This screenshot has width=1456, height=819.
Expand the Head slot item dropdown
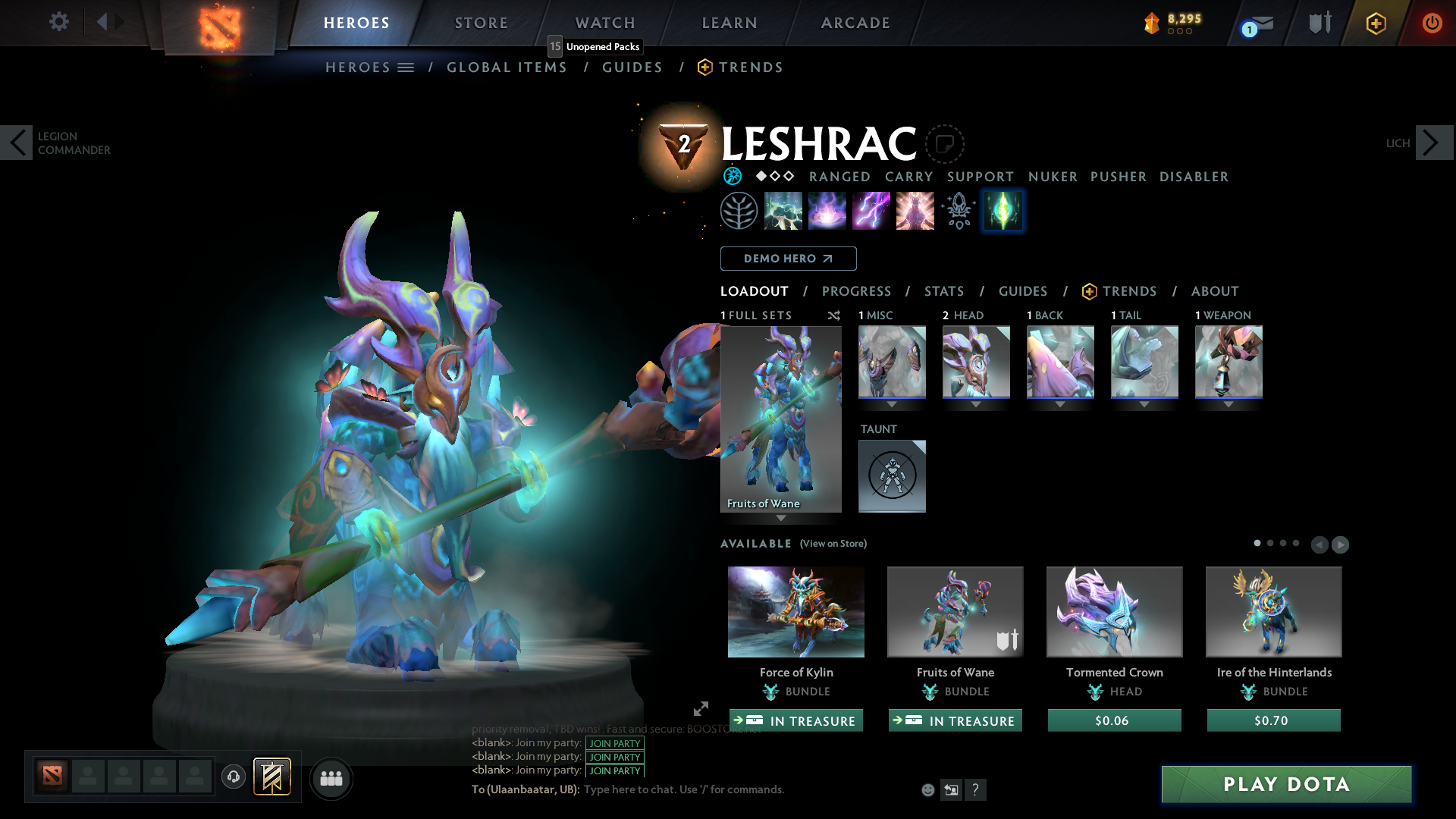coord(976,405)
